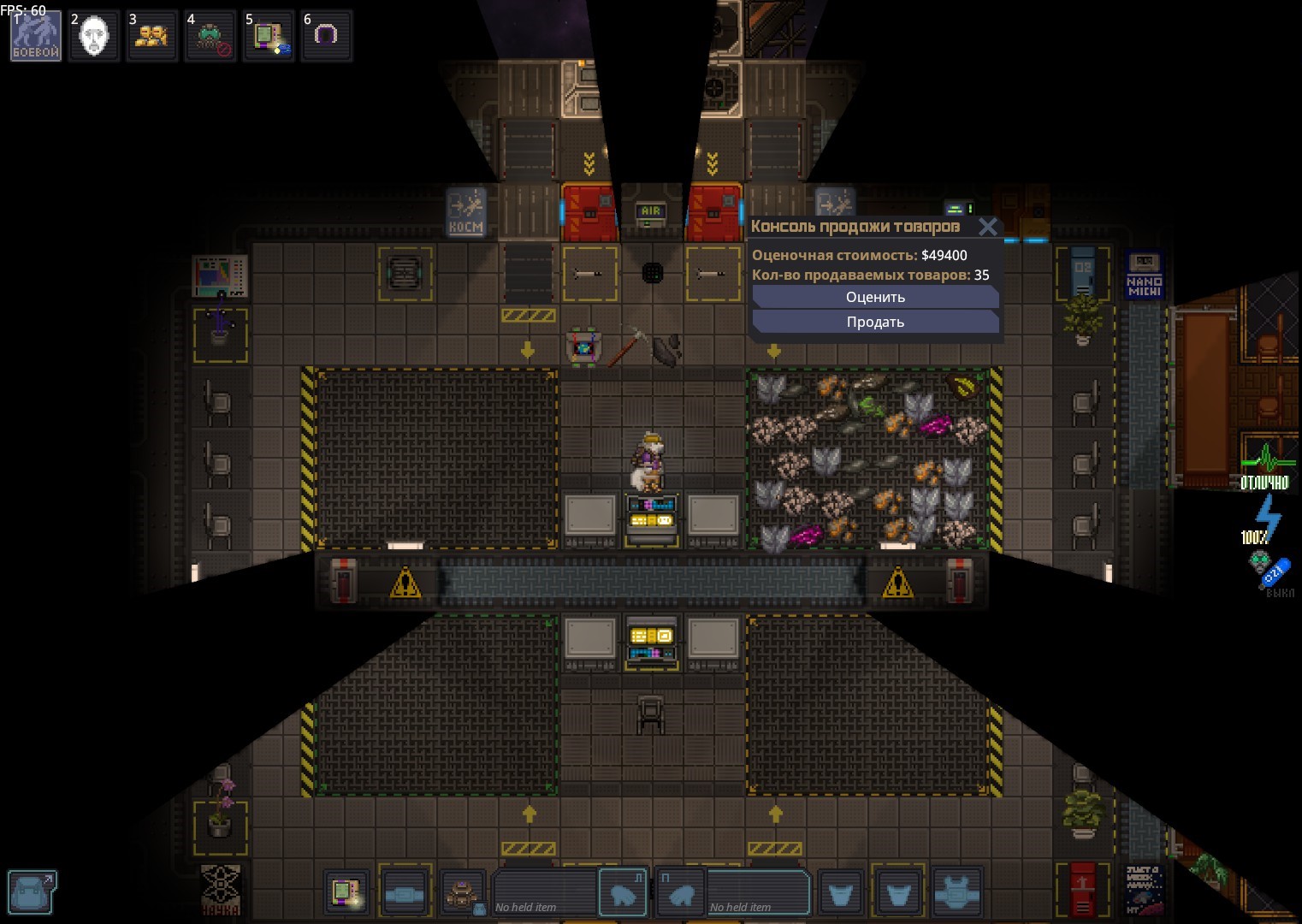Open the backpack inventory button

pos(33,891)
